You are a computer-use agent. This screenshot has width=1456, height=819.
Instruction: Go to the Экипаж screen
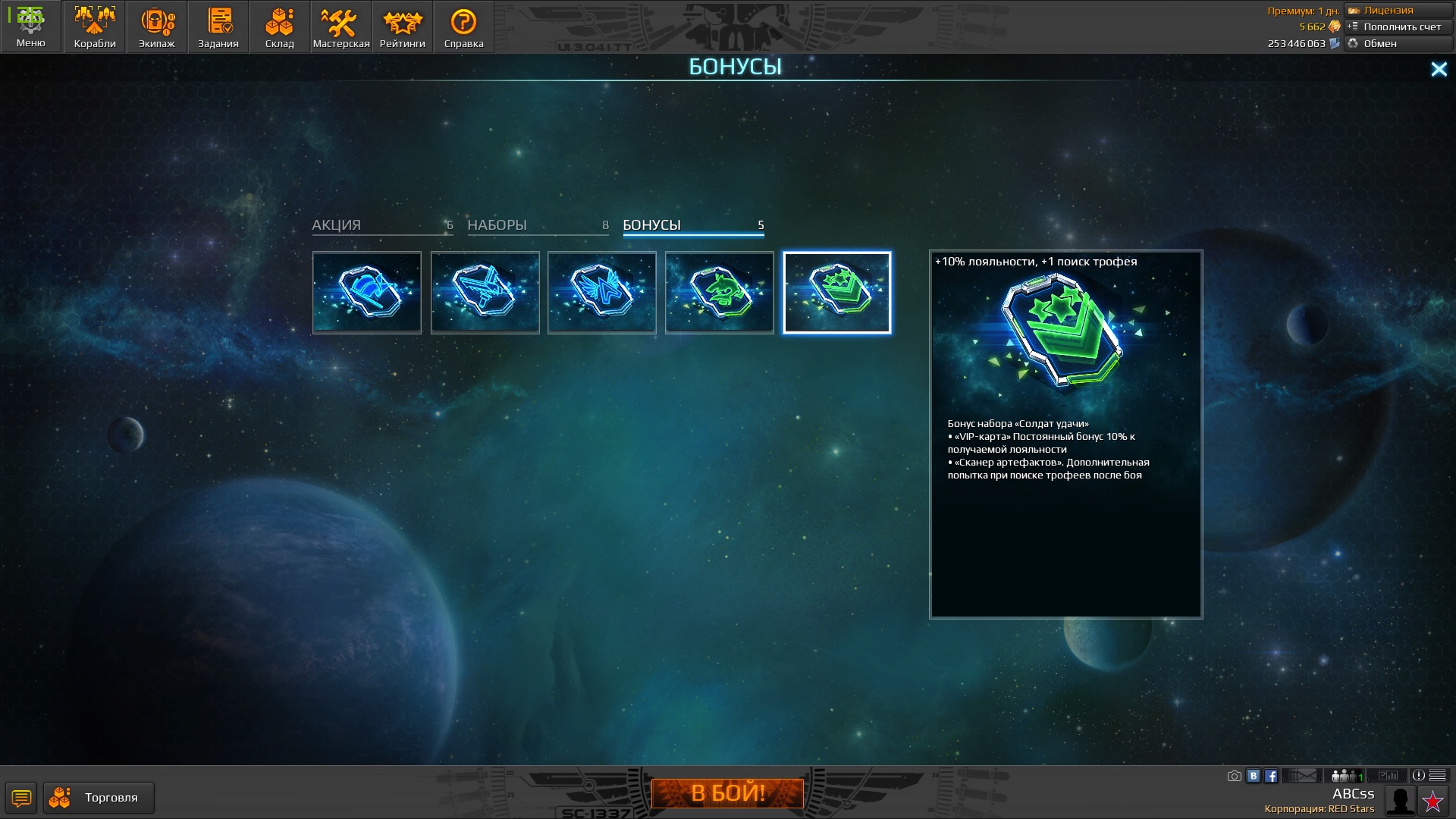tap(157, 27)
